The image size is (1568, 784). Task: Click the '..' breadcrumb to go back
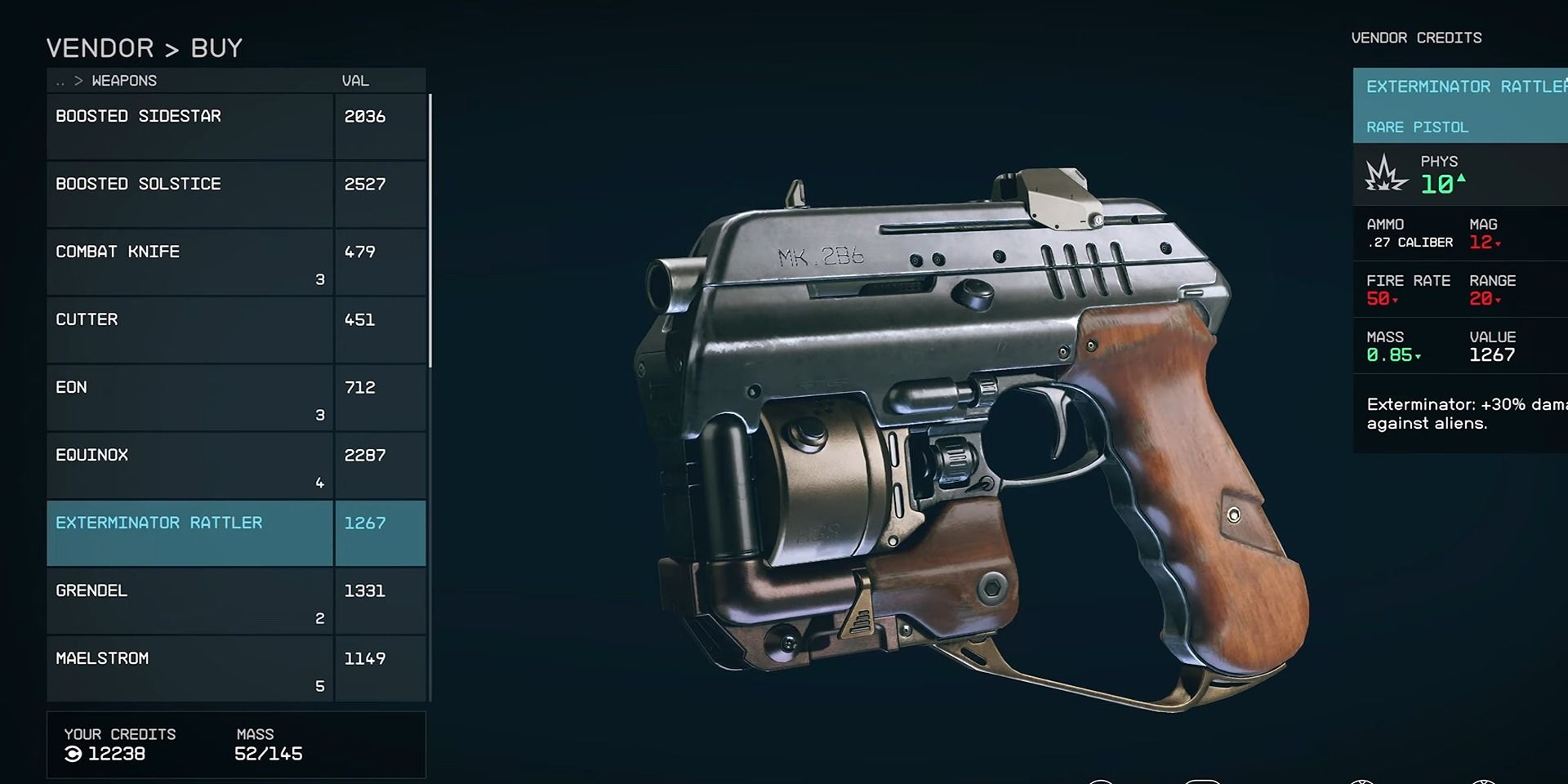58,80
